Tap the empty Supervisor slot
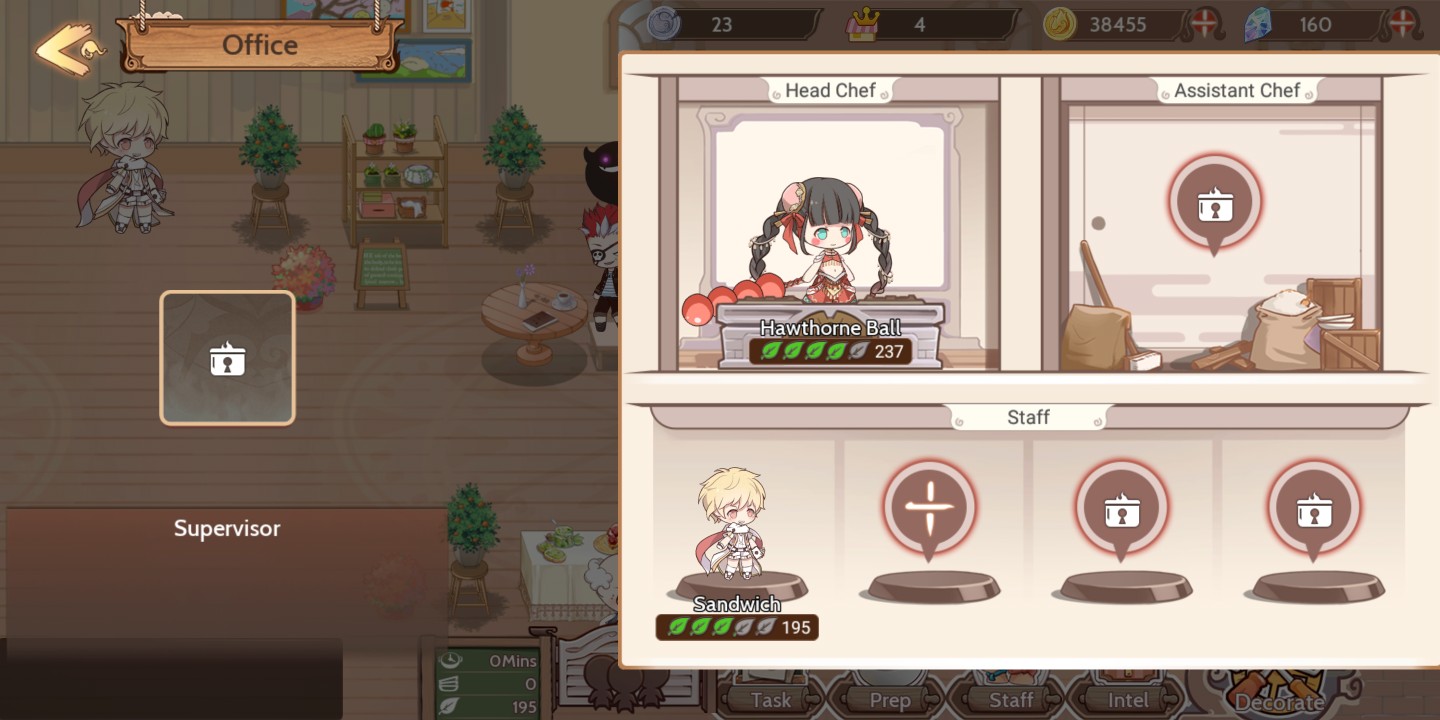 pos(227,357)
